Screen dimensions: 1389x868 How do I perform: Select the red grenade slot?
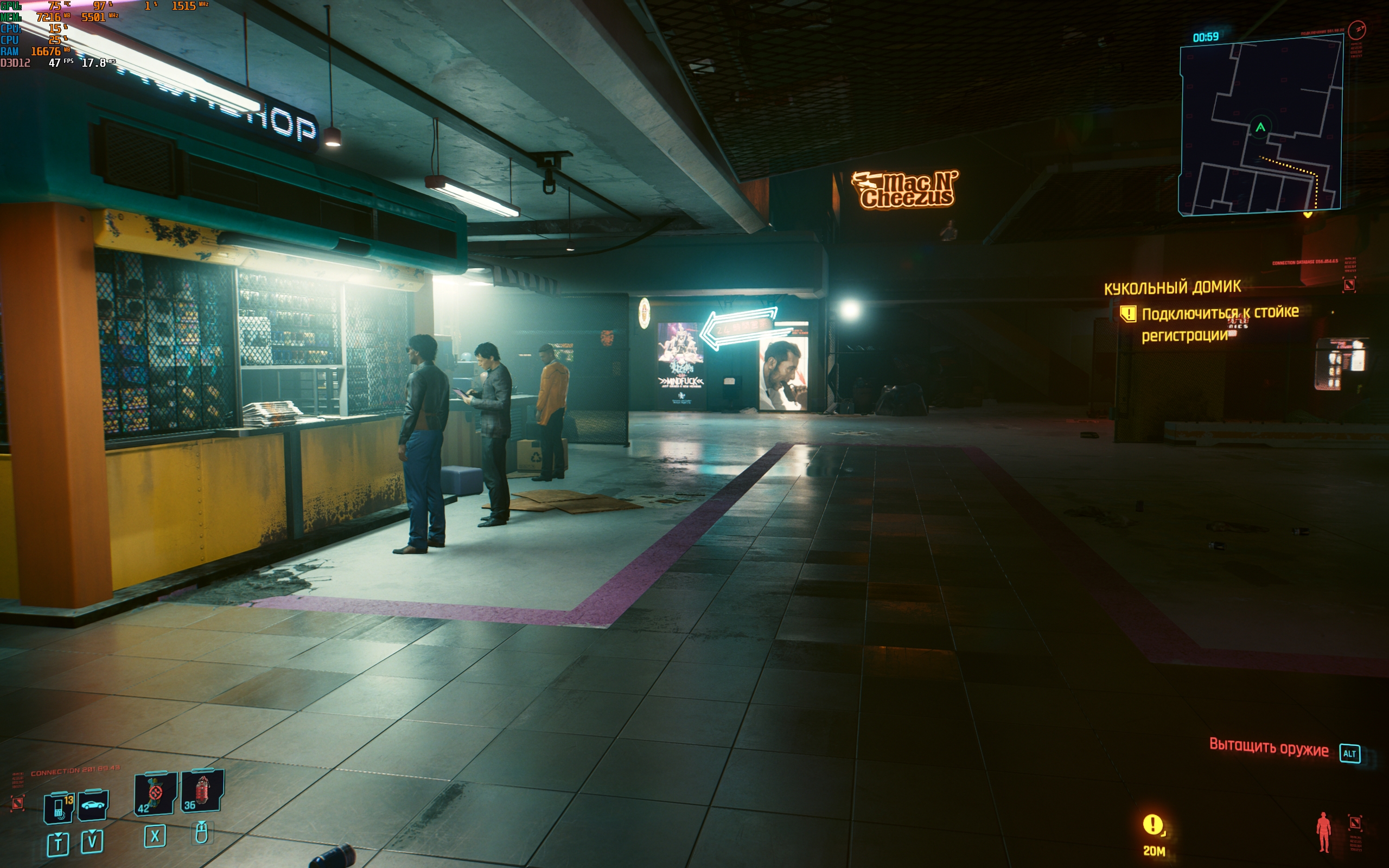[201, 792]
